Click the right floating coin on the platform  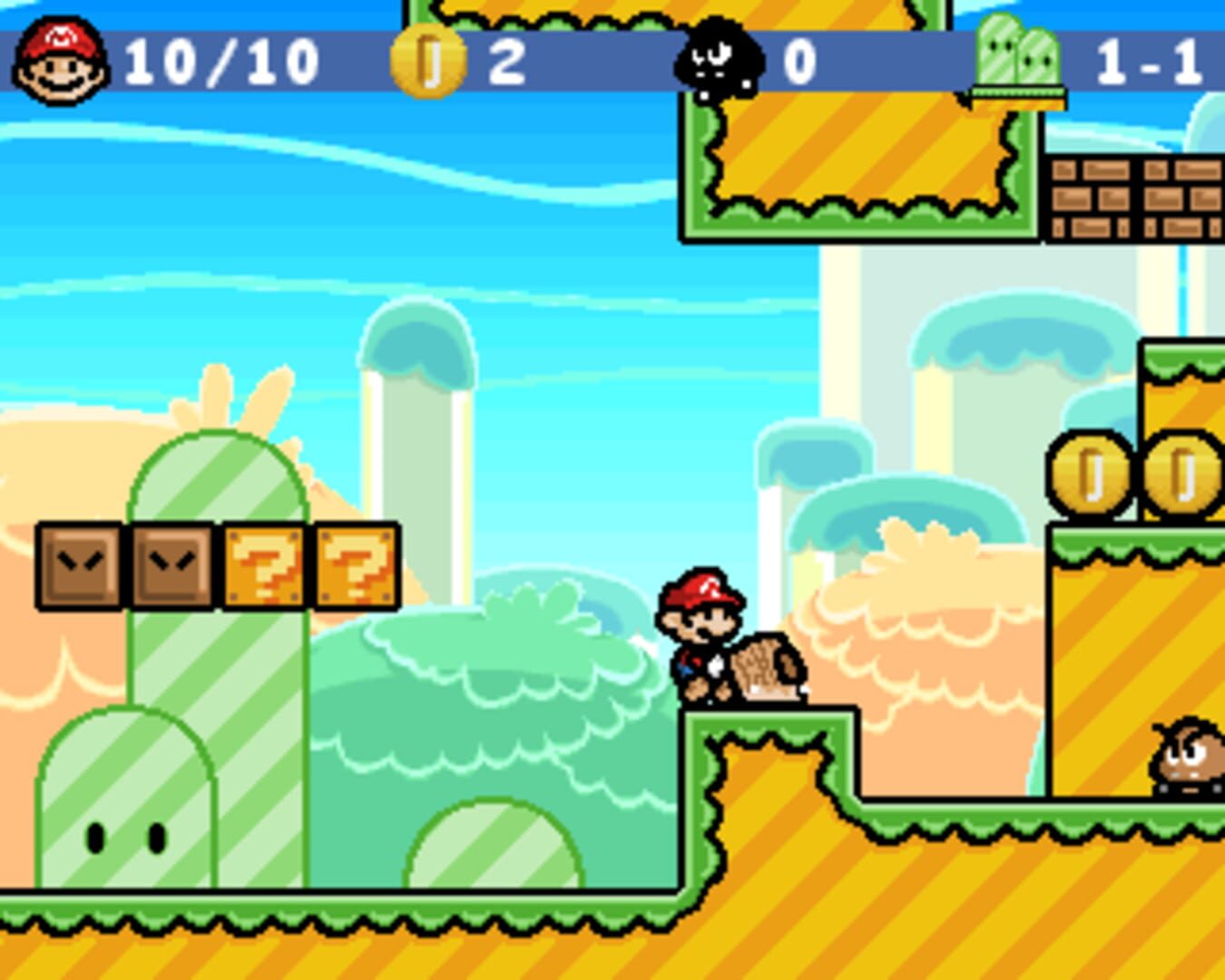(1182, 474)
